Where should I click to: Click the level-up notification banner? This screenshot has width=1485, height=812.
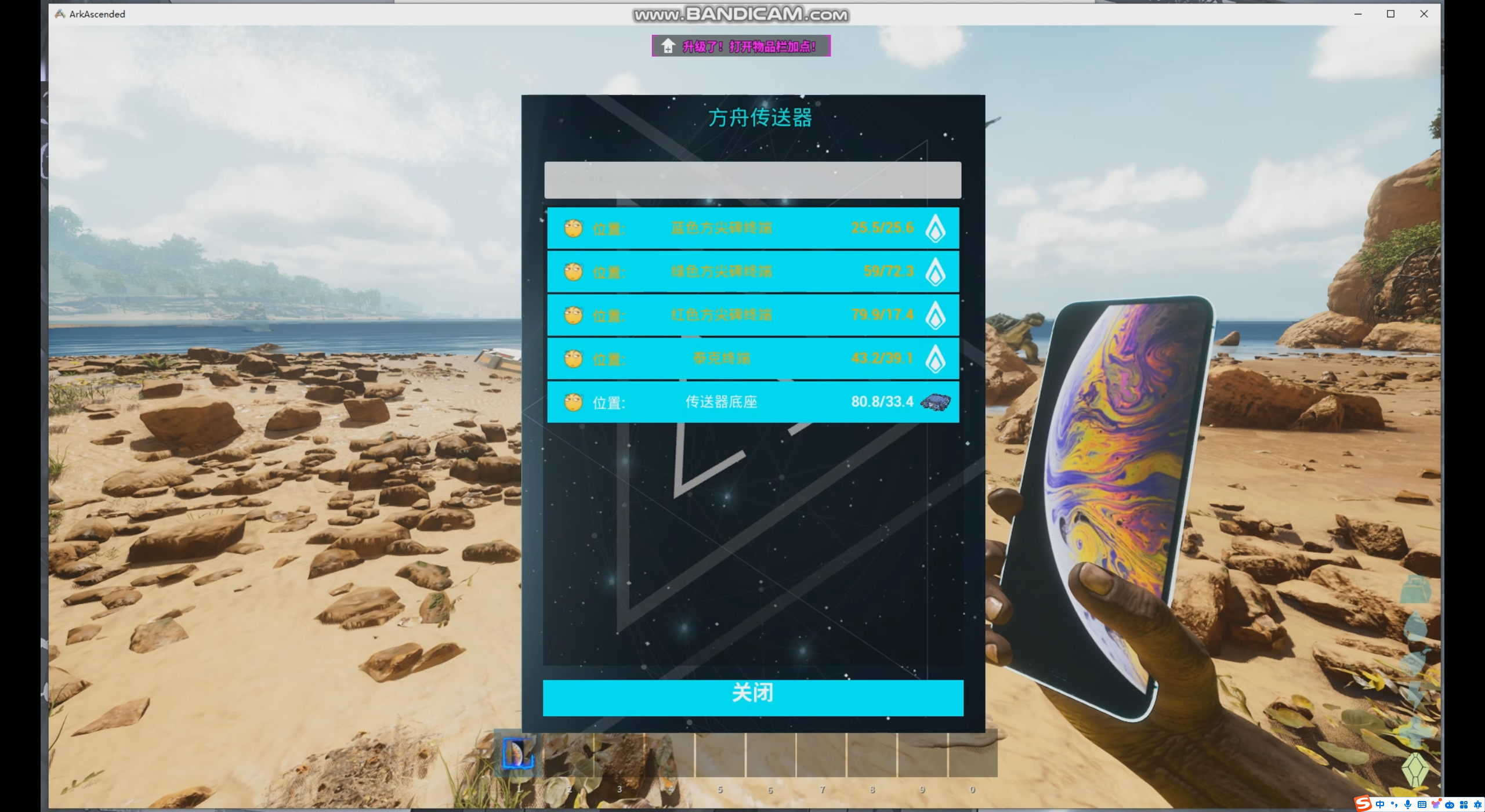pyautogui.click(x=741, y=46)
